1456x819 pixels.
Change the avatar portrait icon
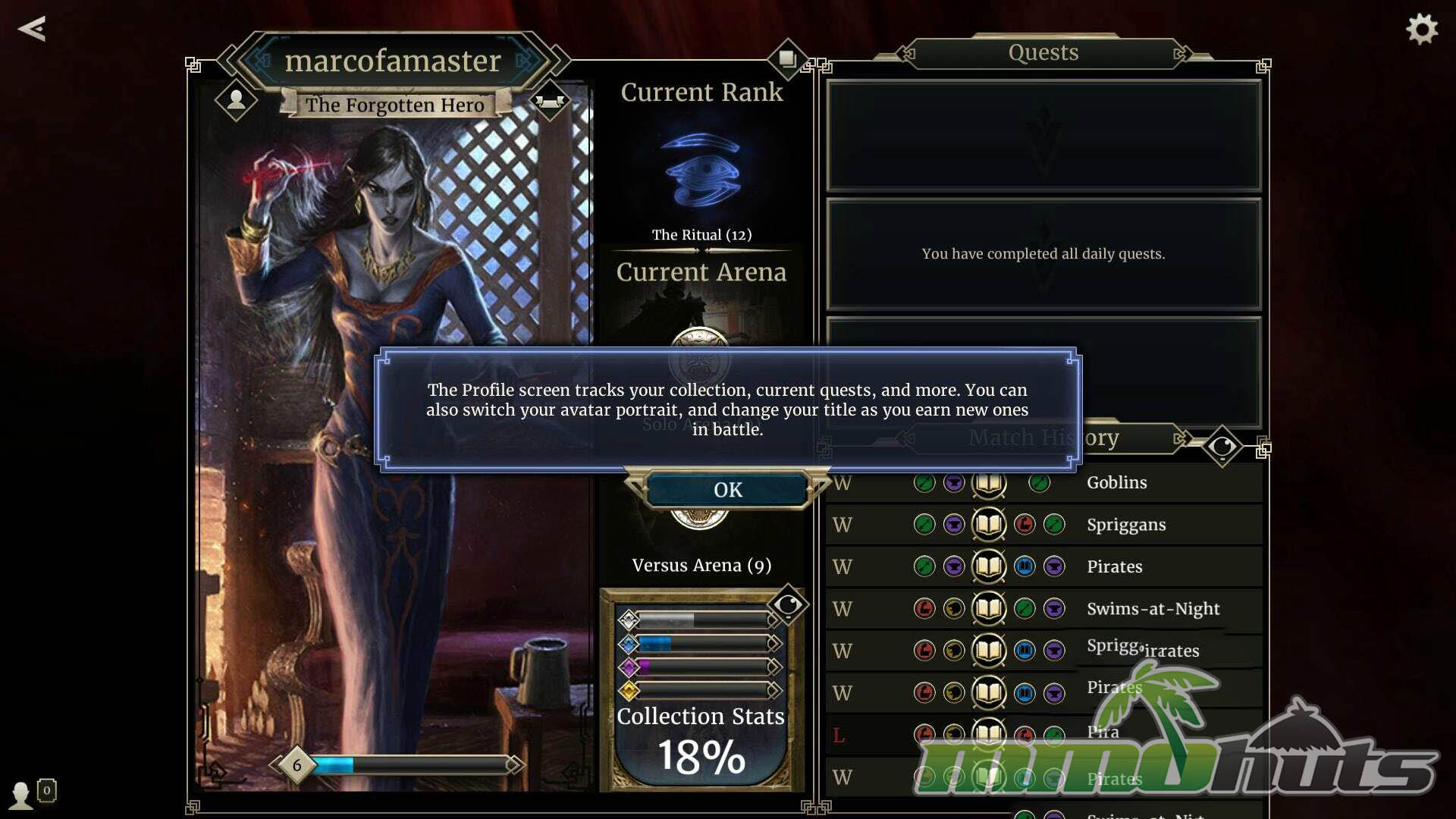pyautogui.click(x=236, y=99)
